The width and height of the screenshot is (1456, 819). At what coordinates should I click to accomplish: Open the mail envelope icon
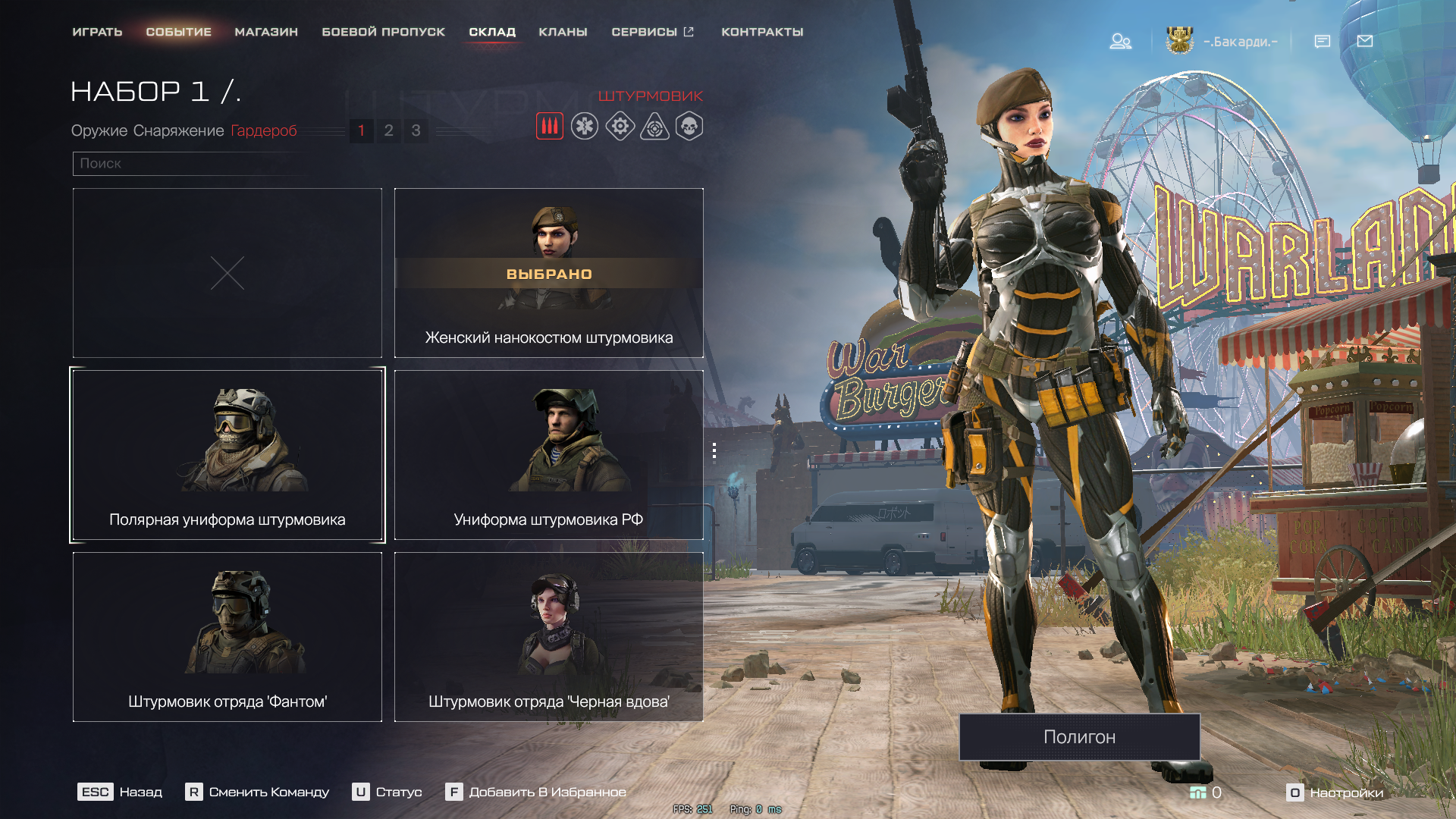click(1365, 41)
